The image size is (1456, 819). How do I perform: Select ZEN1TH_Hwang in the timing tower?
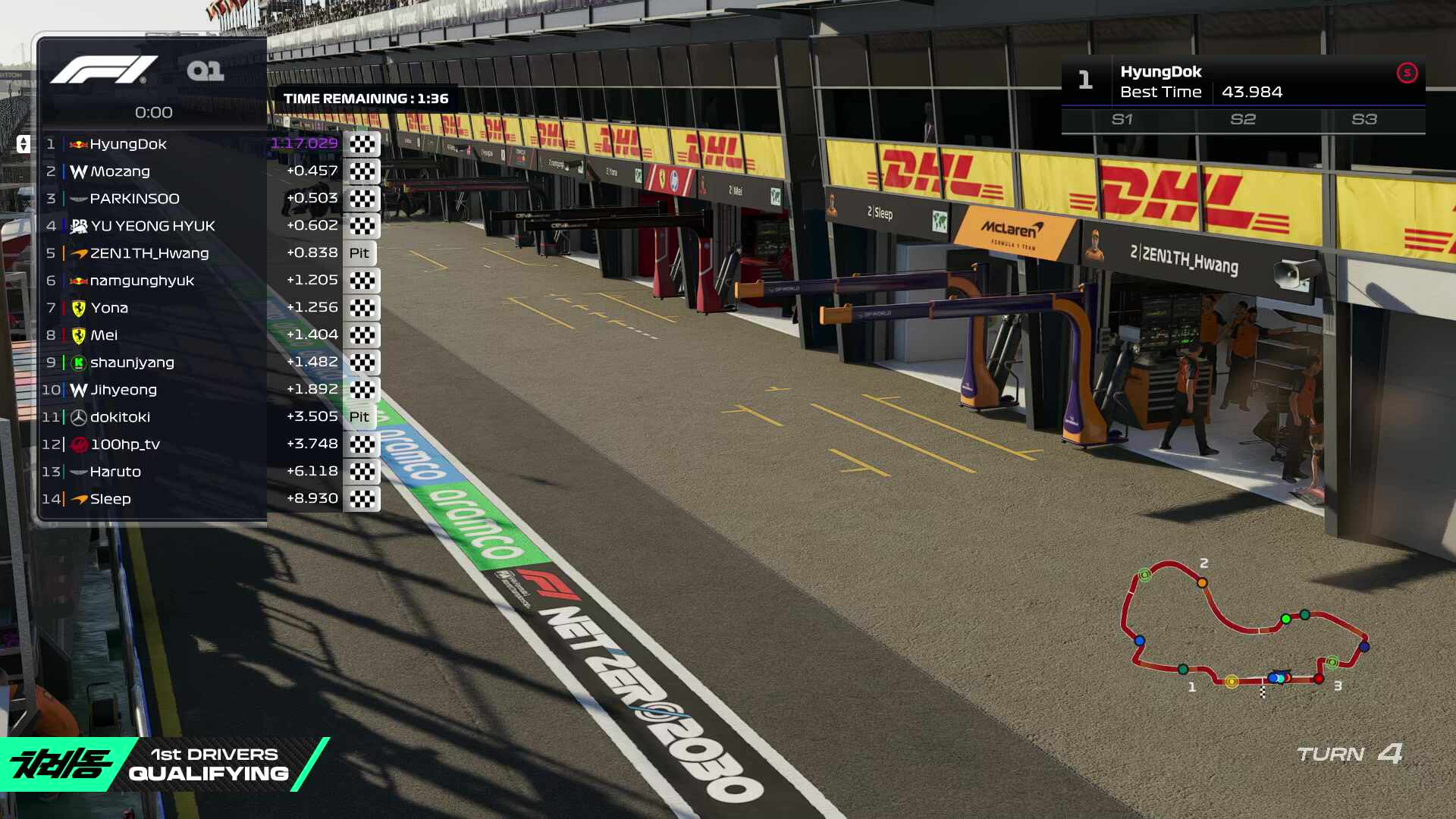coord(149,253)
